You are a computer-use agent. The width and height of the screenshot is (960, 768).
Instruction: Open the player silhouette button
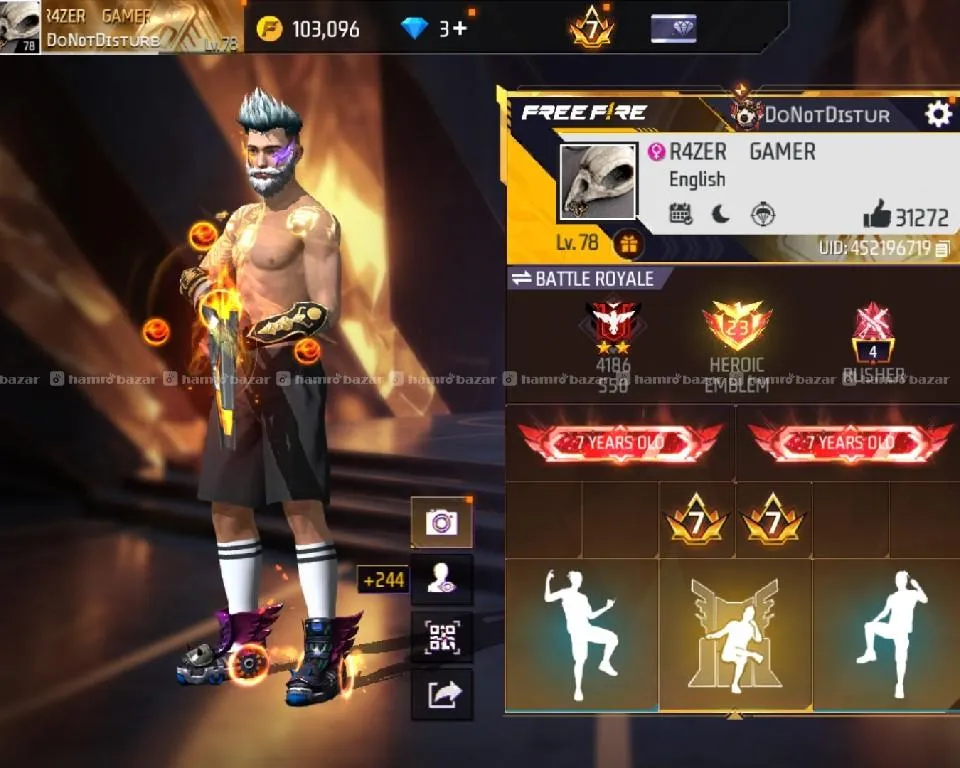click(441, 580)
